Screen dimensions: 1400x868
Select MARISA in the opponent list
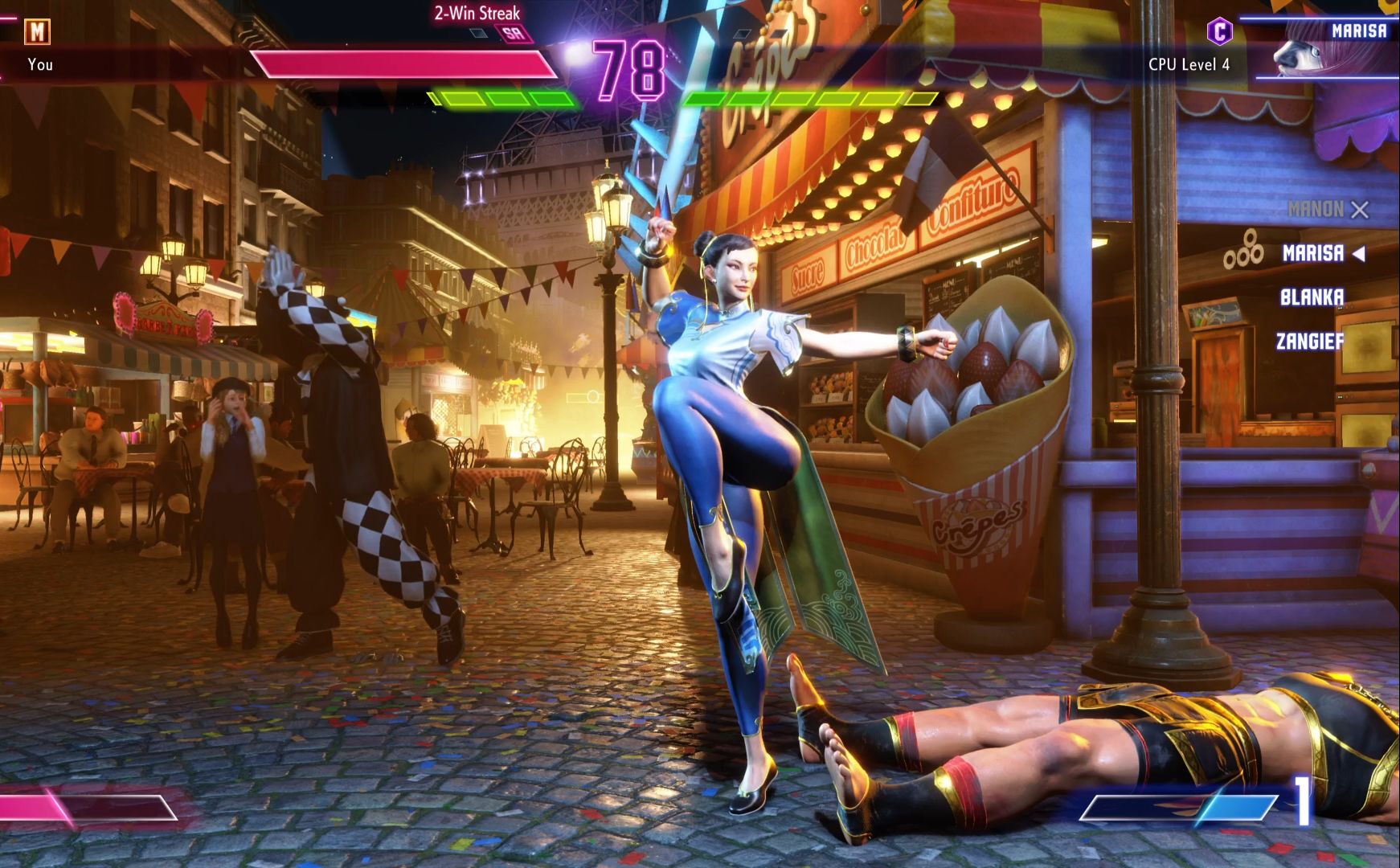point(1312,254)
